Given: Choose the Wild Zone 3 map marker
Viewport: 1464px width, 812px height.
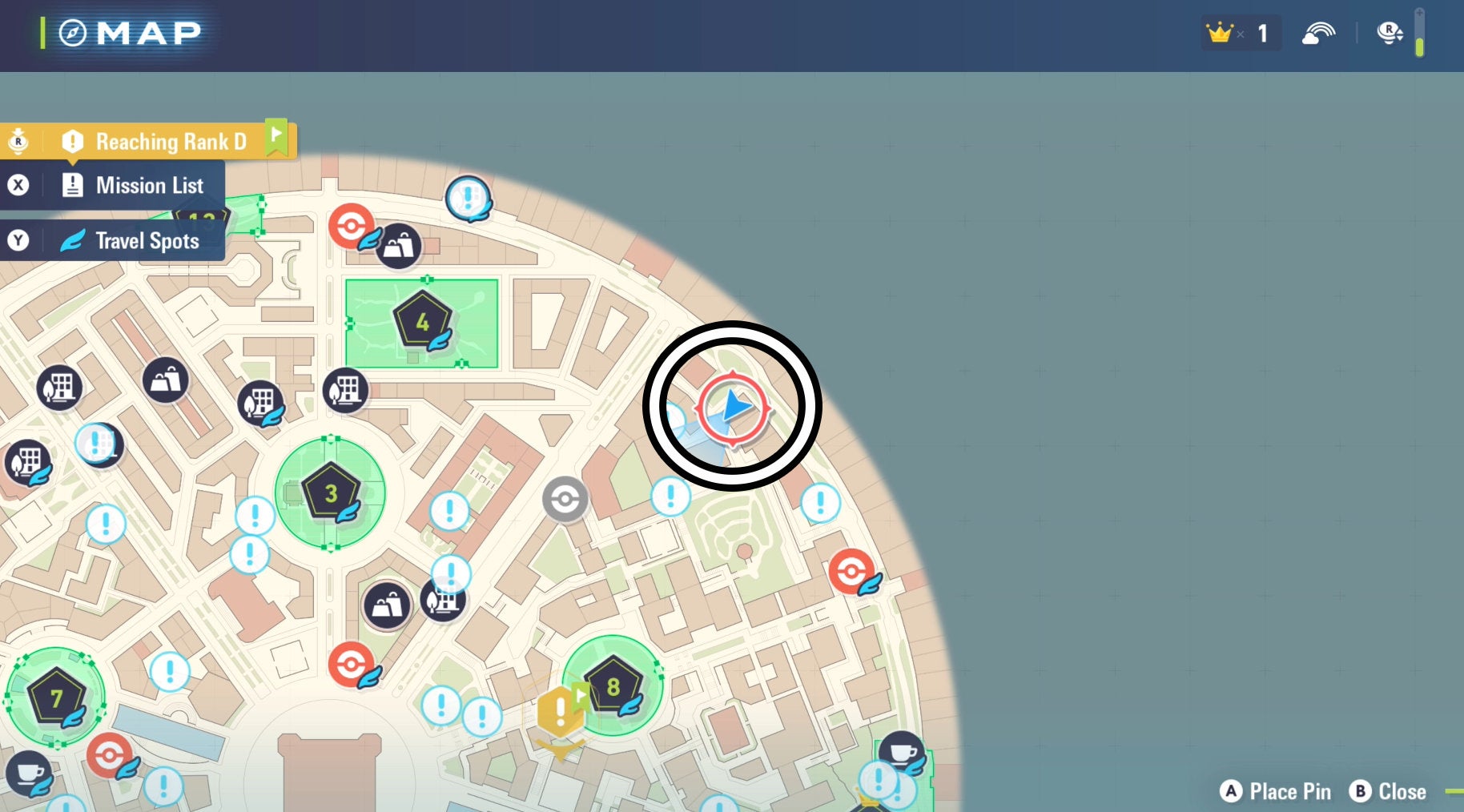Looking at the screenshot, I should click(330, 492).
